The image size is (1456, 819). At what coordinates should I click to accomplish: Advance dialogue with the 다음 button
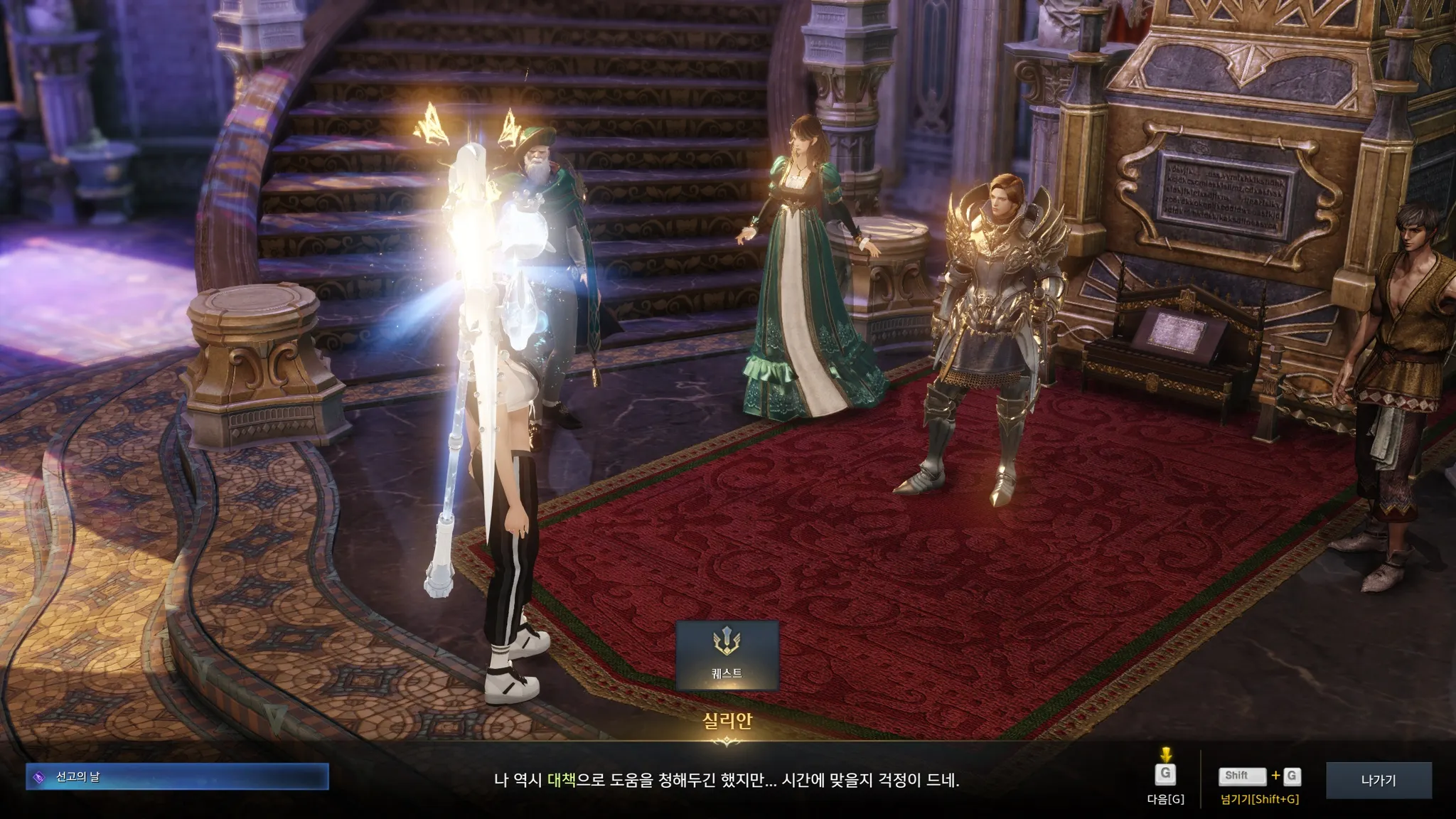(x=1165, y=775)
